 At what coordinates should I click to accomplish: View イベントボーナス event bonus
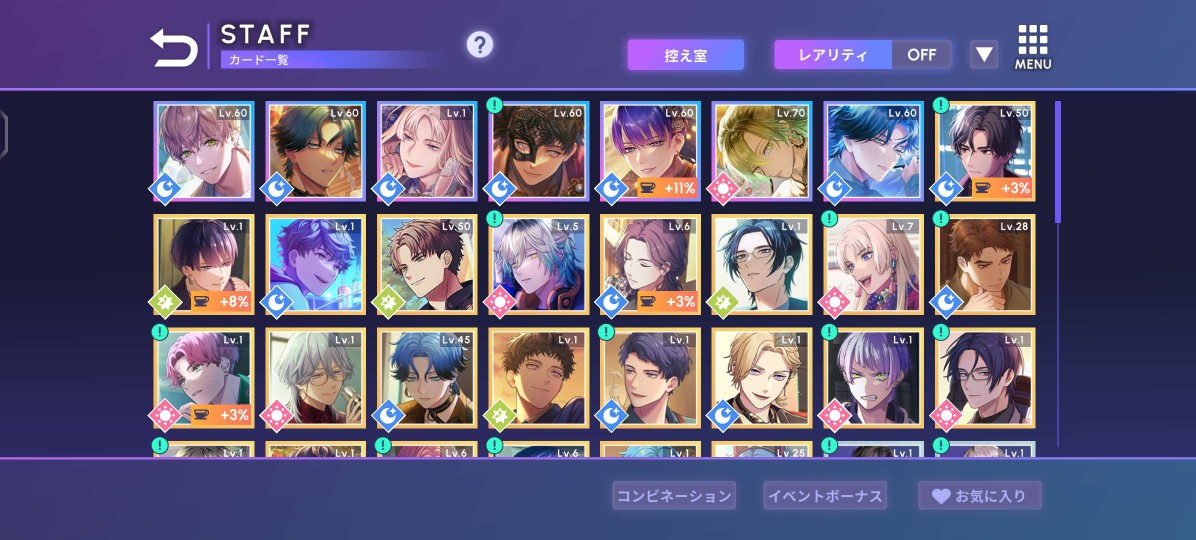[x=825, y=495]
